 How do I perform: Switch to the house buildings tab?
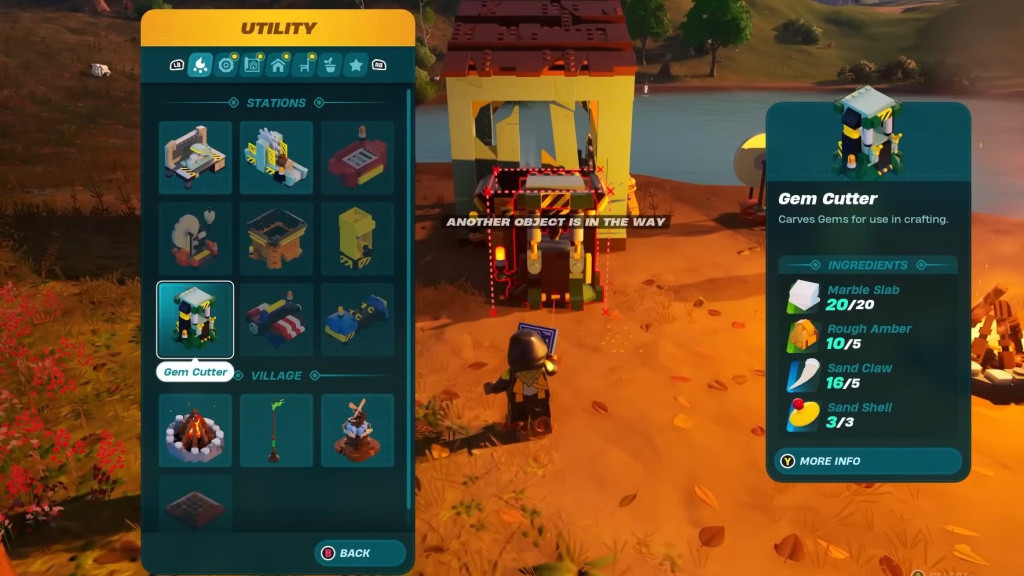[278, 66]
